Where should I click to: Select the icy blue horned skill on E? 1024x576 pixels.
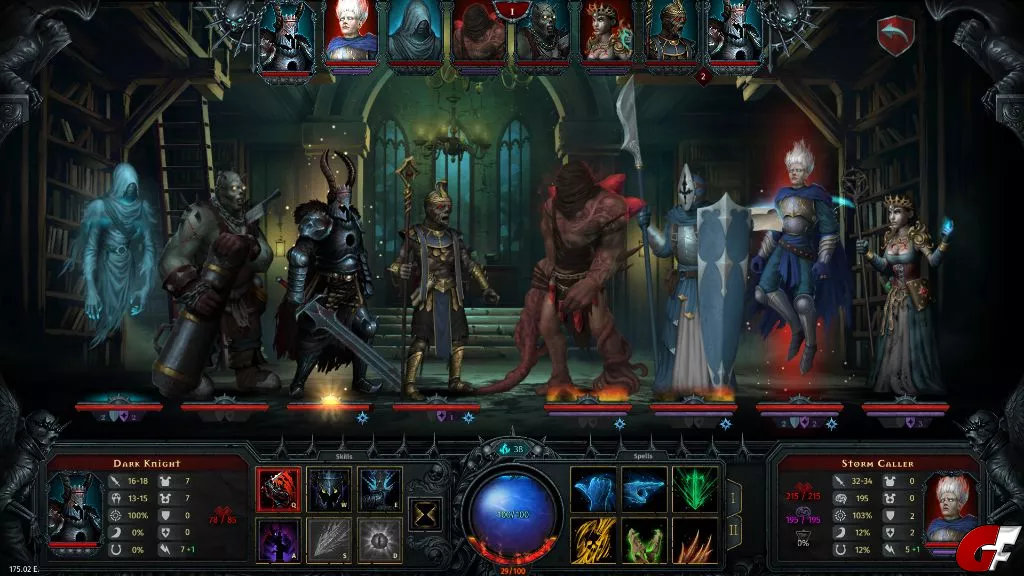click(381, 489)
